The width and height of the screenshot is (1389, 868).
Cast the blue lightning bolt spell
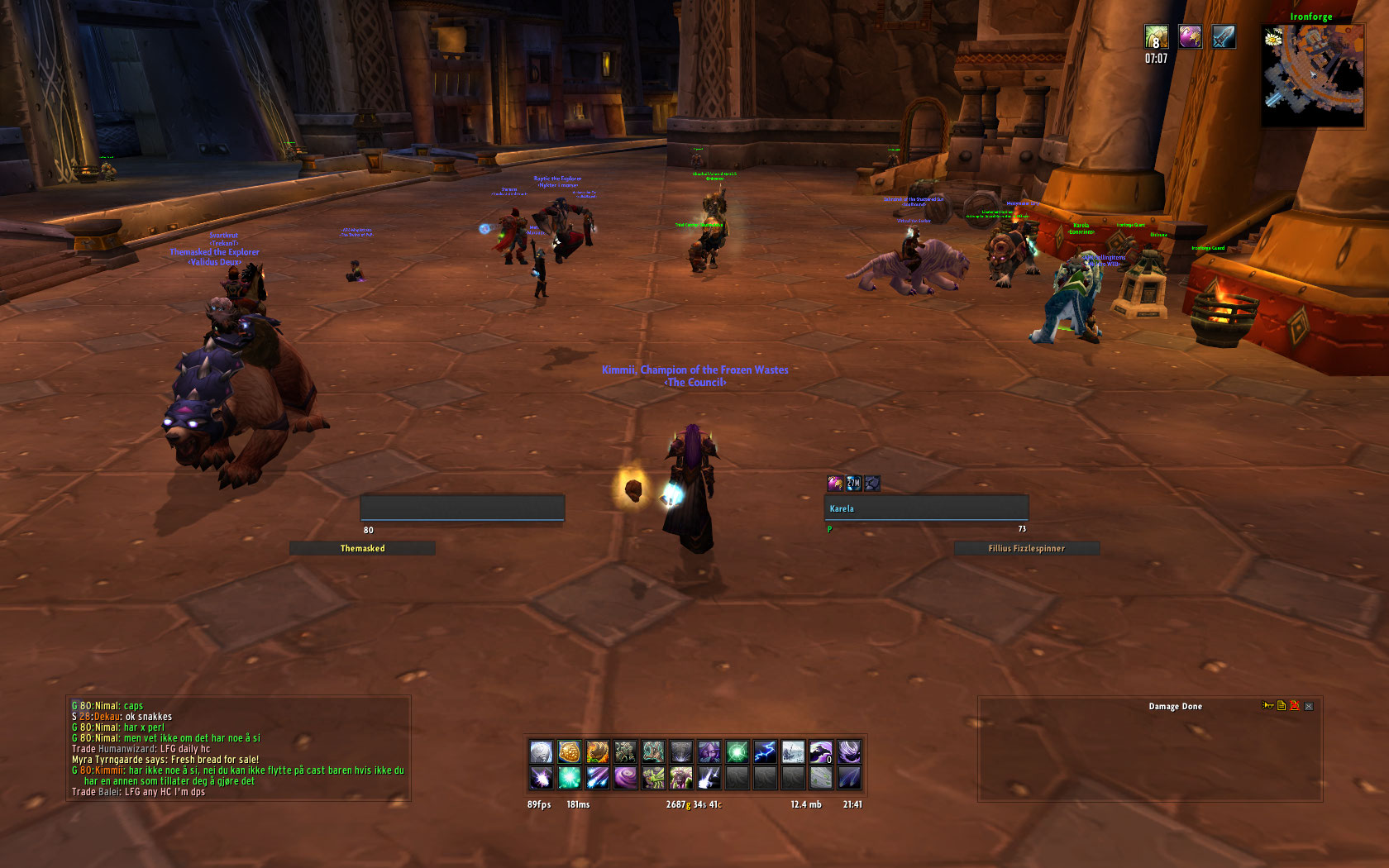point(765,751)
